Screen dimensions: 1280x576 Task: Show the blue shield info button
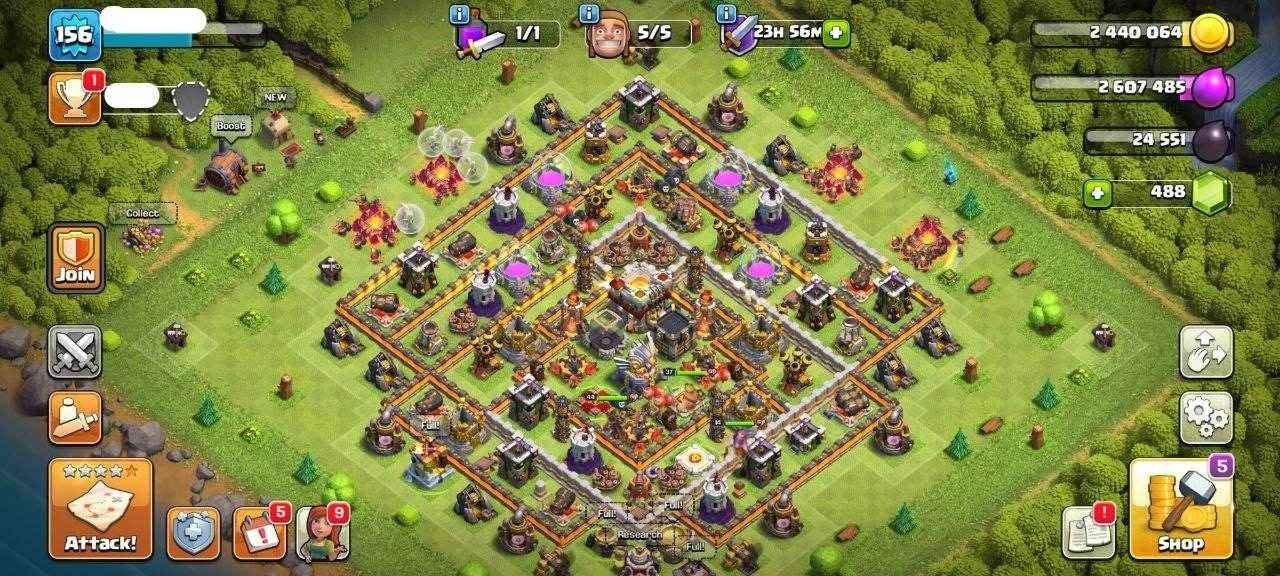[x=193, y=533]
